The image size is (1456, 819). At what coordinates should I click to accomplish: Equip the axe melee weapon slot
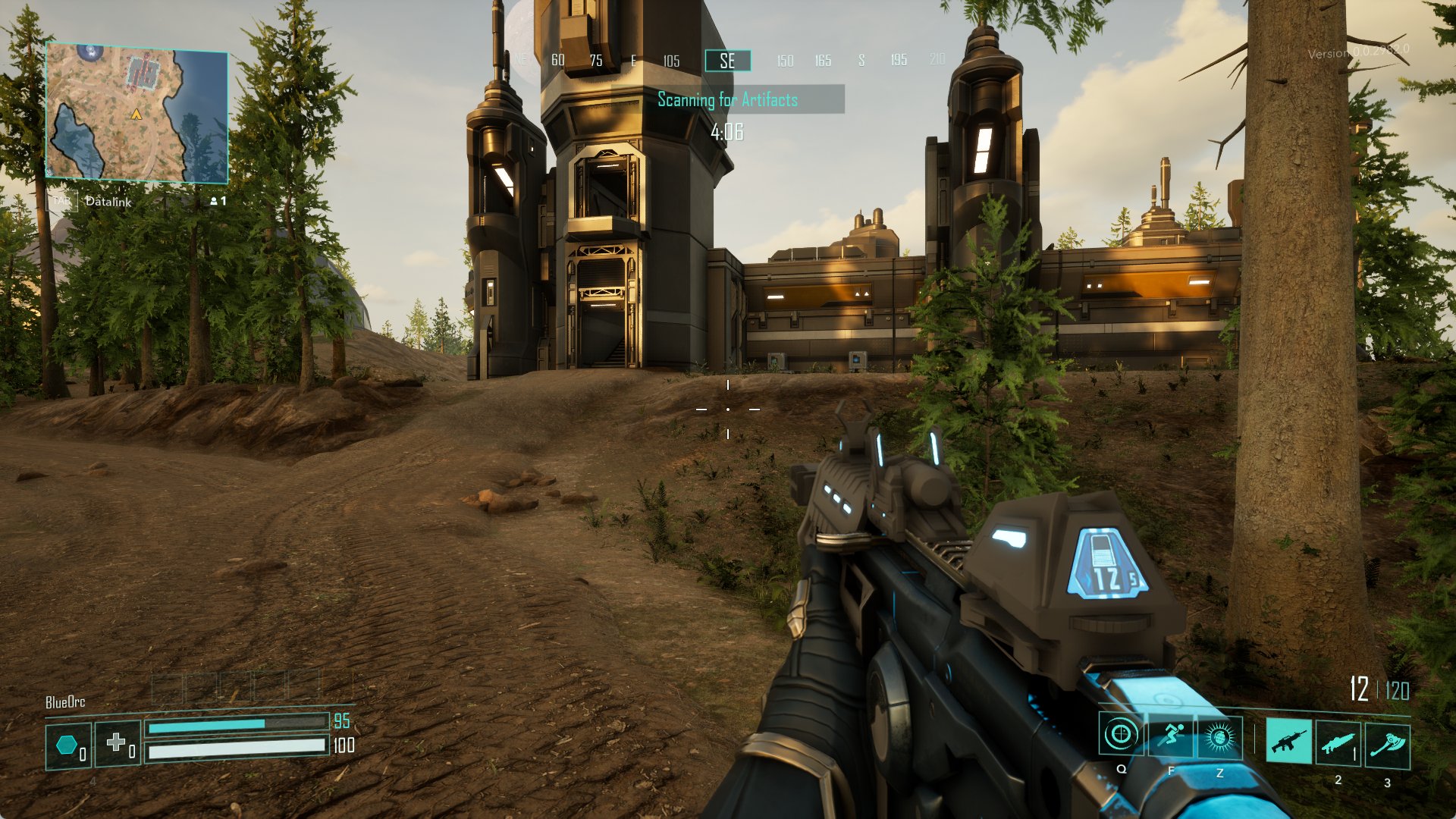[1388, 744]
